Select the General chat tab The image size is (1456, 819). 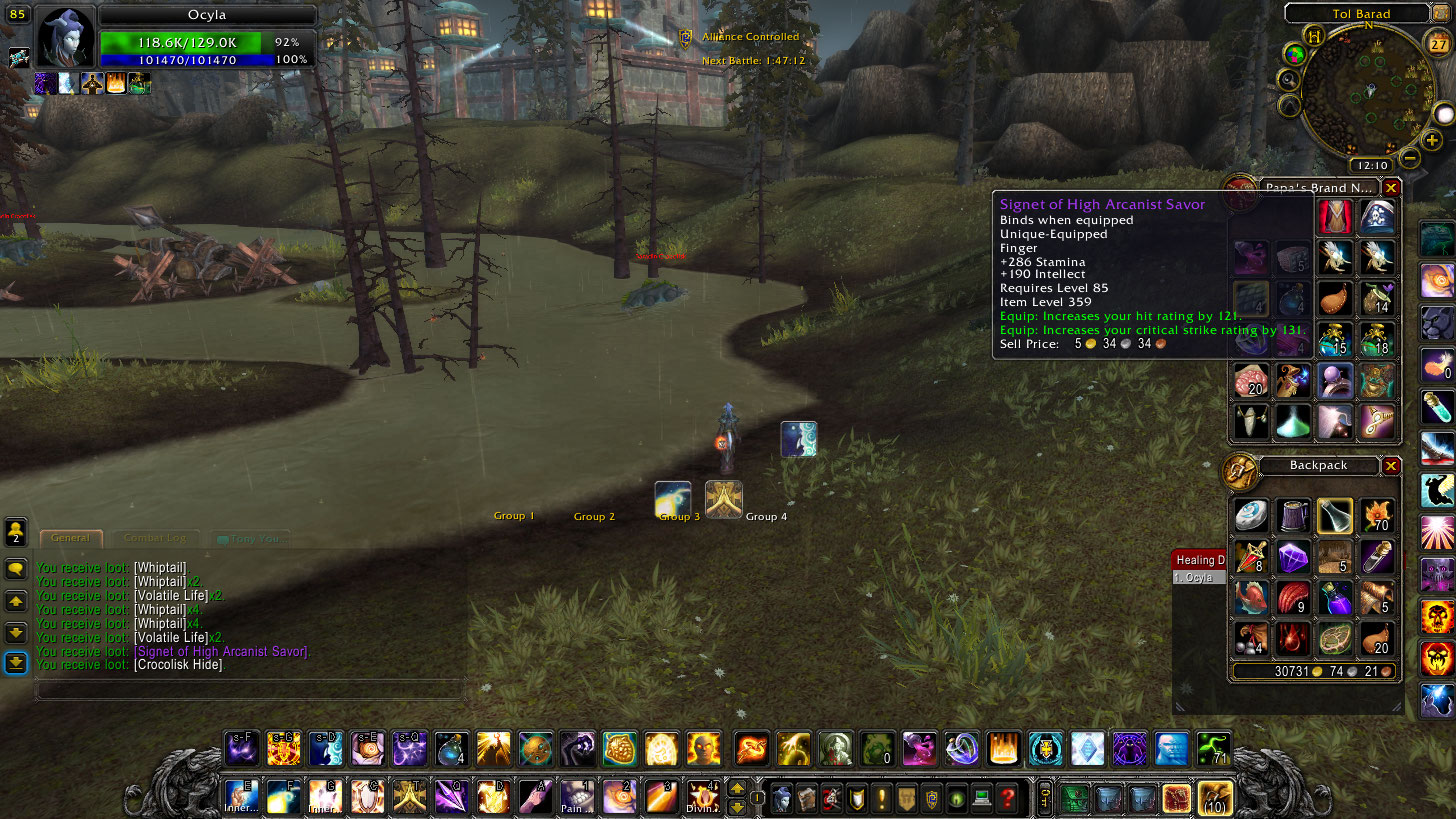(x=70, y=538)
